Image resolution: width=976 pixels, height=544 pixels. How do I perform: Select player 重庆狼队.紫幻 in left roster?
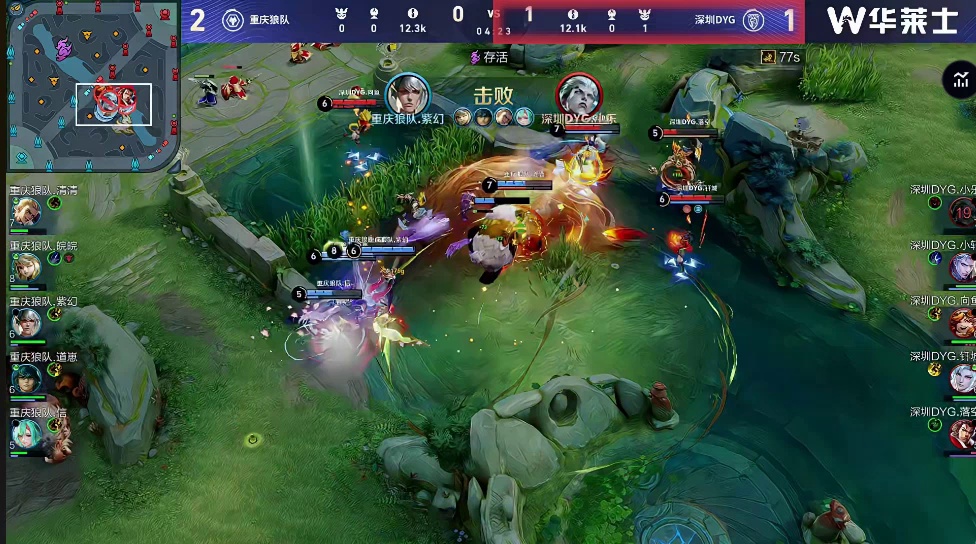click(x=26, y=321)
